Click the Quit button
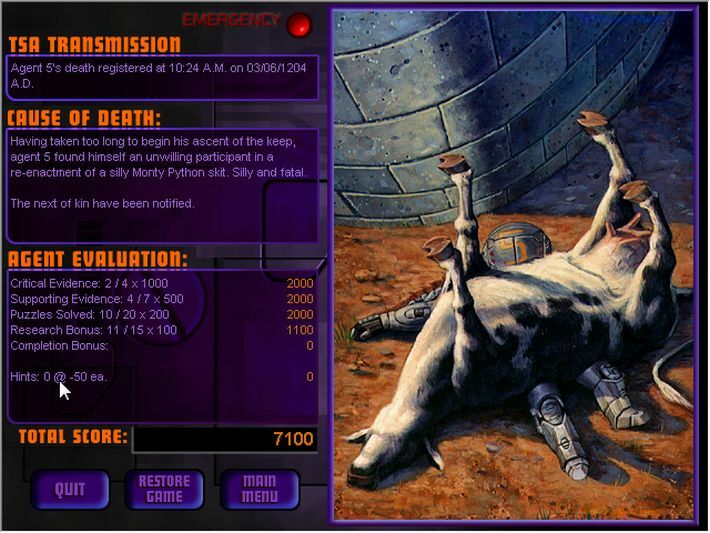Image resolution: width=710 pixels, height=533 pixels. coord(70,489)
